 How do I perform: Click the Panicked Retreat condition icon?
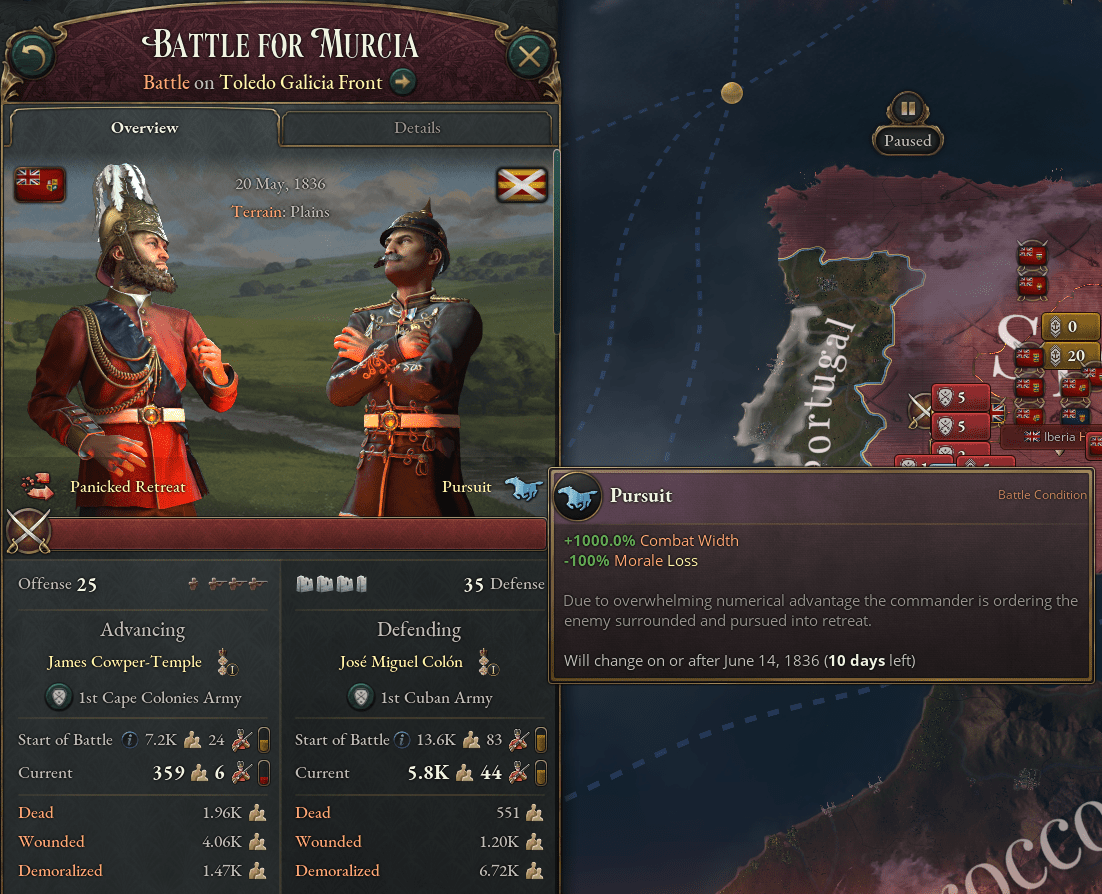point(38,487)
